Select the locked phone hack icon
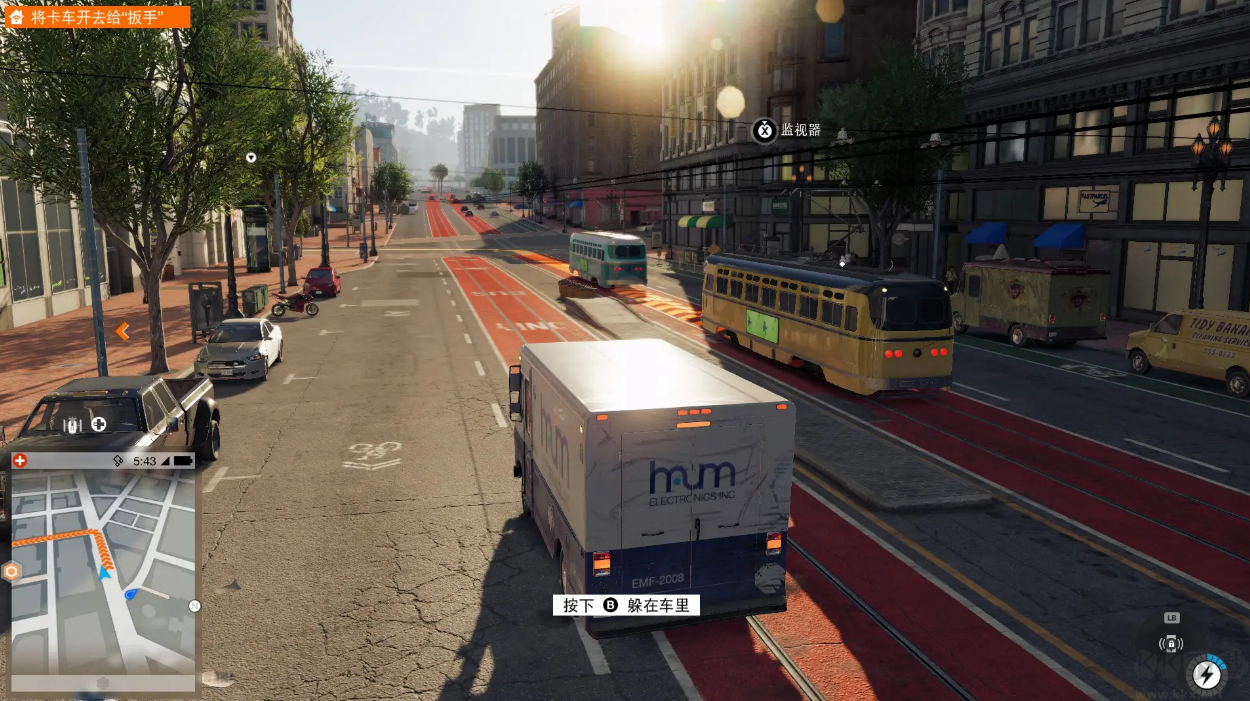The width and height of the screenshot is (1250, 701). pyautogui.click(x=1171, y=643)
